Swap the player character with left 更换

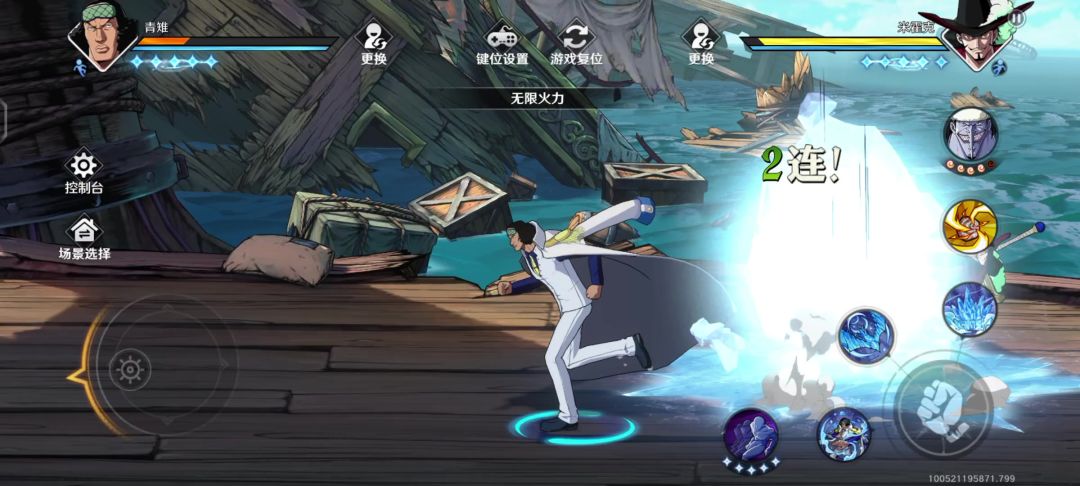[x=374, y=42]
